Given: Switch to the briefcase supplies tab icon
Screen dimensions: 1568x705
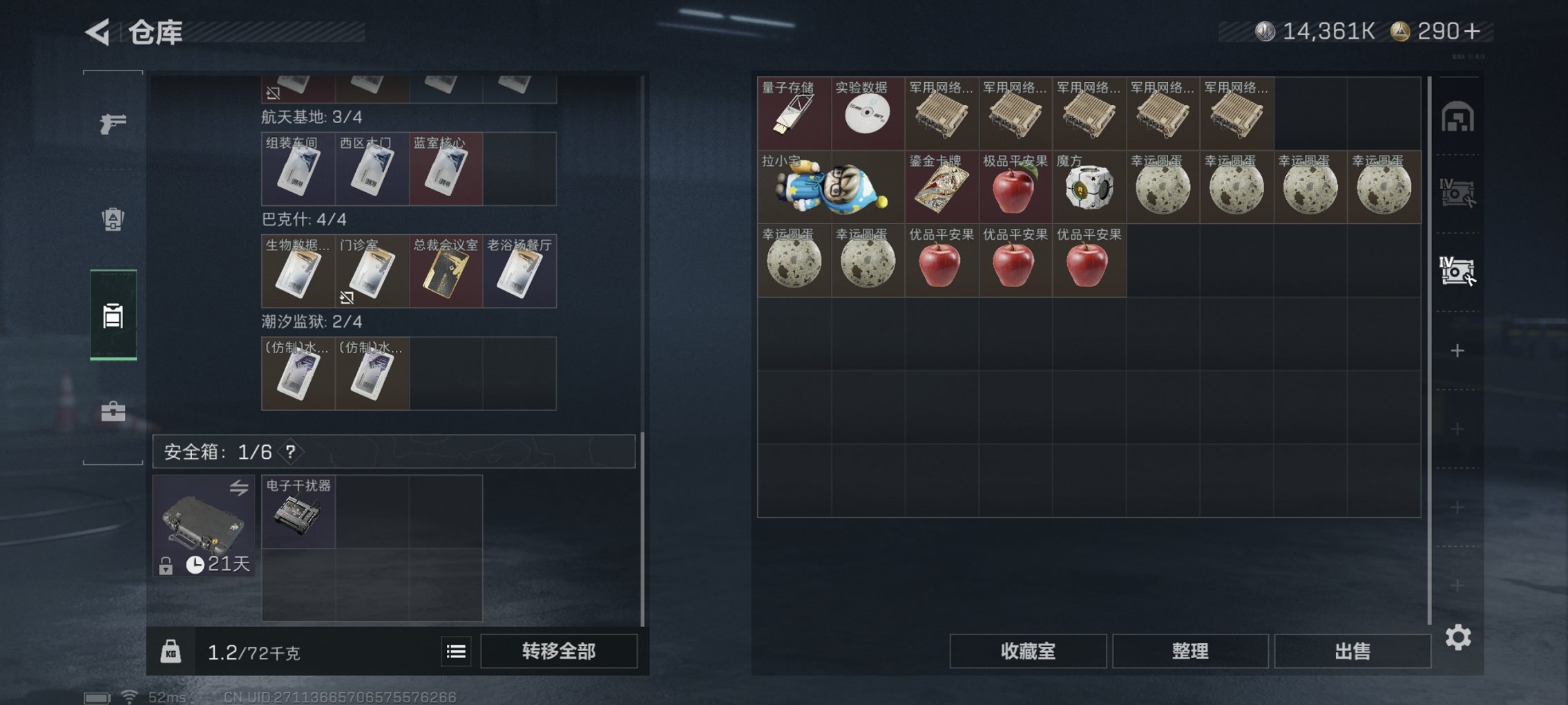Looking at the screenshot, I should coord(113,410).
